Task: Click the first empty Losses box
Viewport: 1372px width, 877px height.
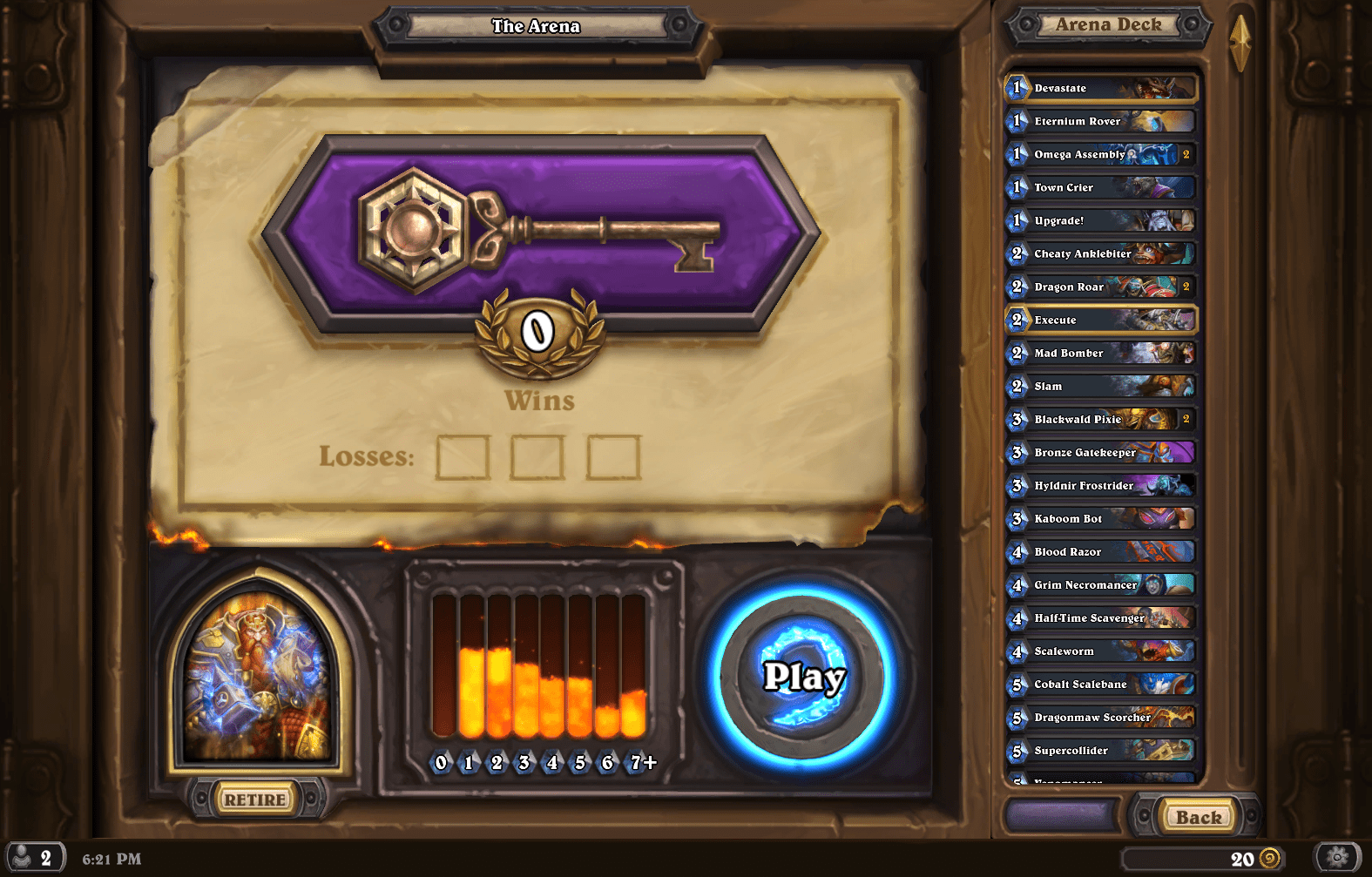Action: pyautogui.click(x=463, y=456)
